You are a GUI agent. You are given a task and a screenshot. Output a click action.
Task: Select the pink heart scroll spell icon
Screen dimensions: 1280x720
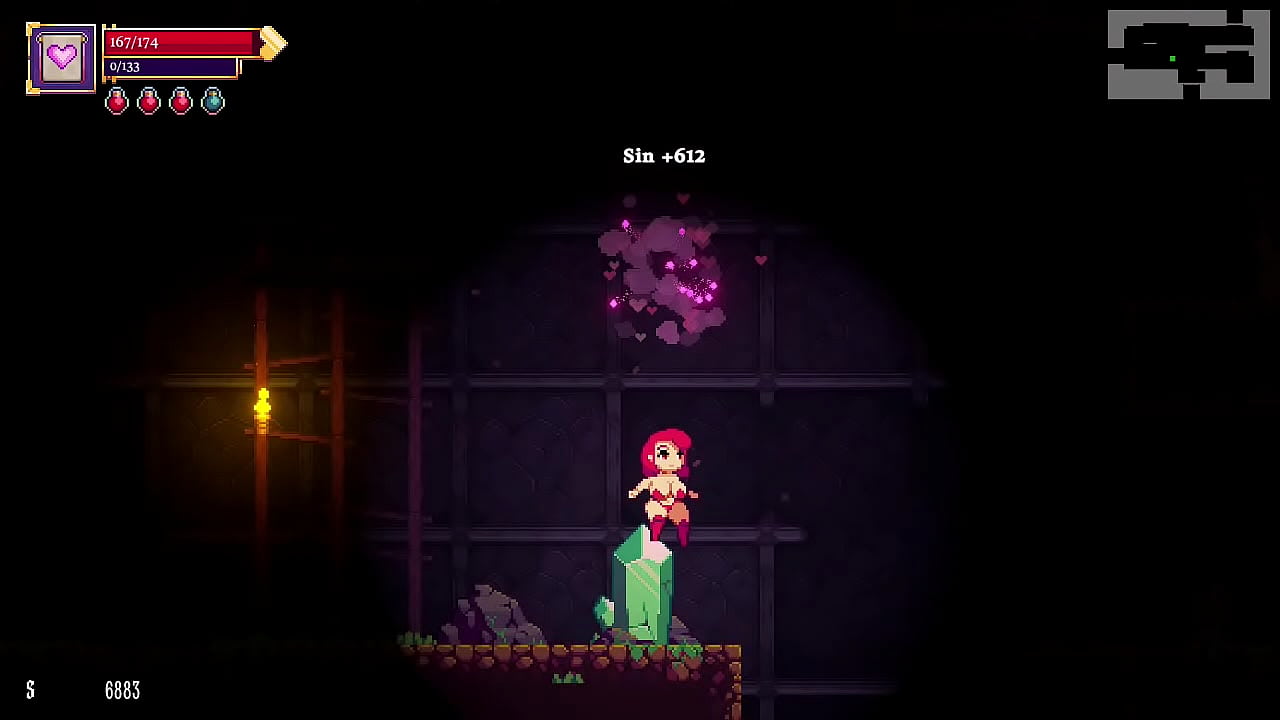(62, 58)
